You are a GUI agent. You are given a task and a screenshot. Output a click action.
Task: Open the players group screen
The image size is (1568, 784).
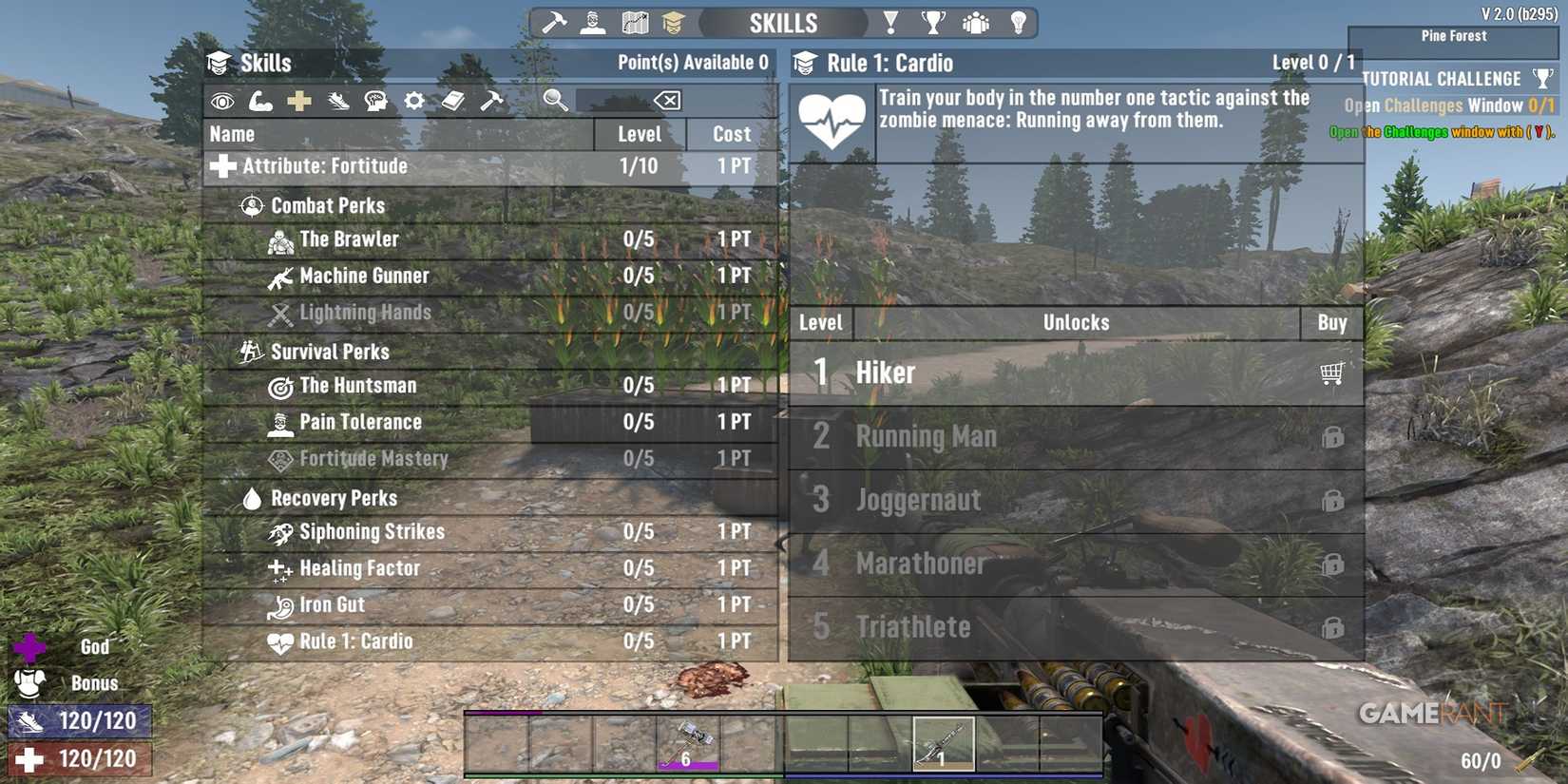coord(975,21)
